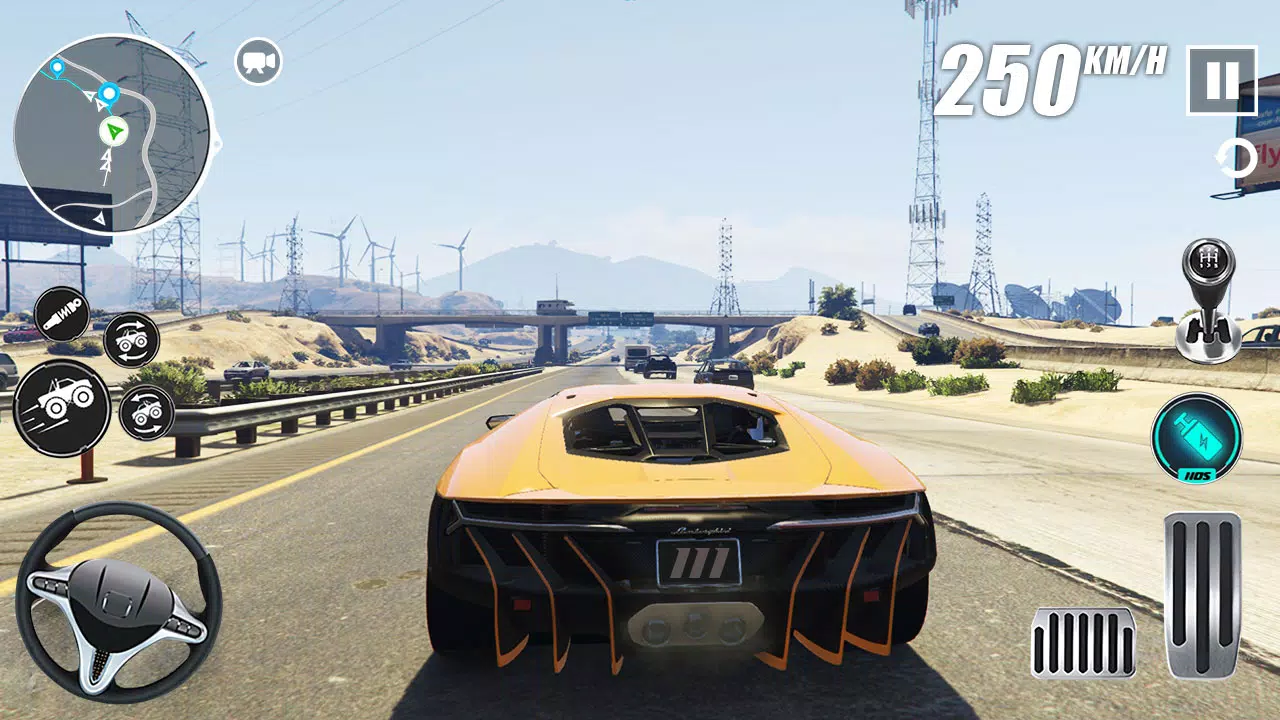The height and width of the screenshot is (720, 1280).
Task: Select the suspension shock absorber icon
Action: [62, 315]
